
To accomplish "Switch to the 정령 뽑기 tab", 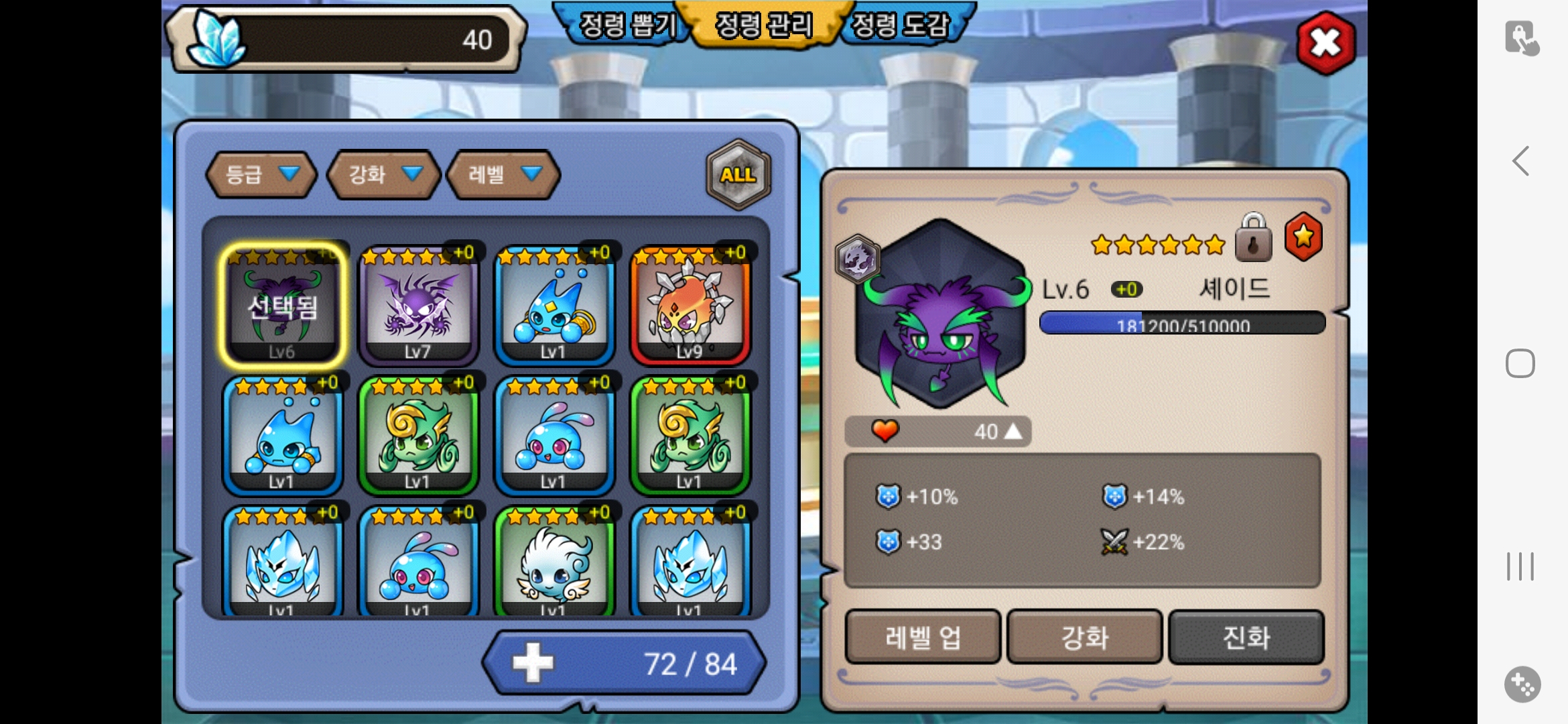I will pos(625,25).
